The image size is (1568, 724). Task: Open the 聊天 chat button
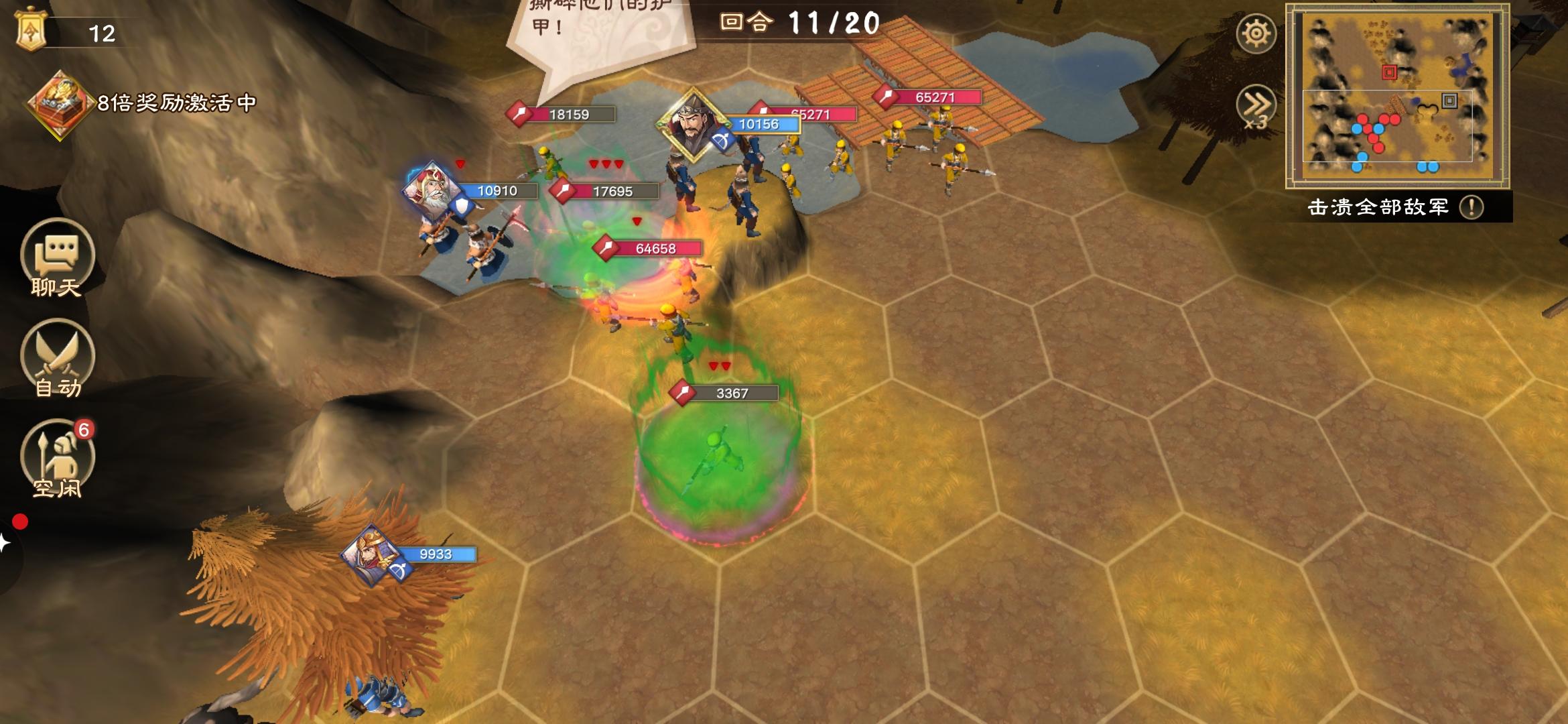point(57,258)
